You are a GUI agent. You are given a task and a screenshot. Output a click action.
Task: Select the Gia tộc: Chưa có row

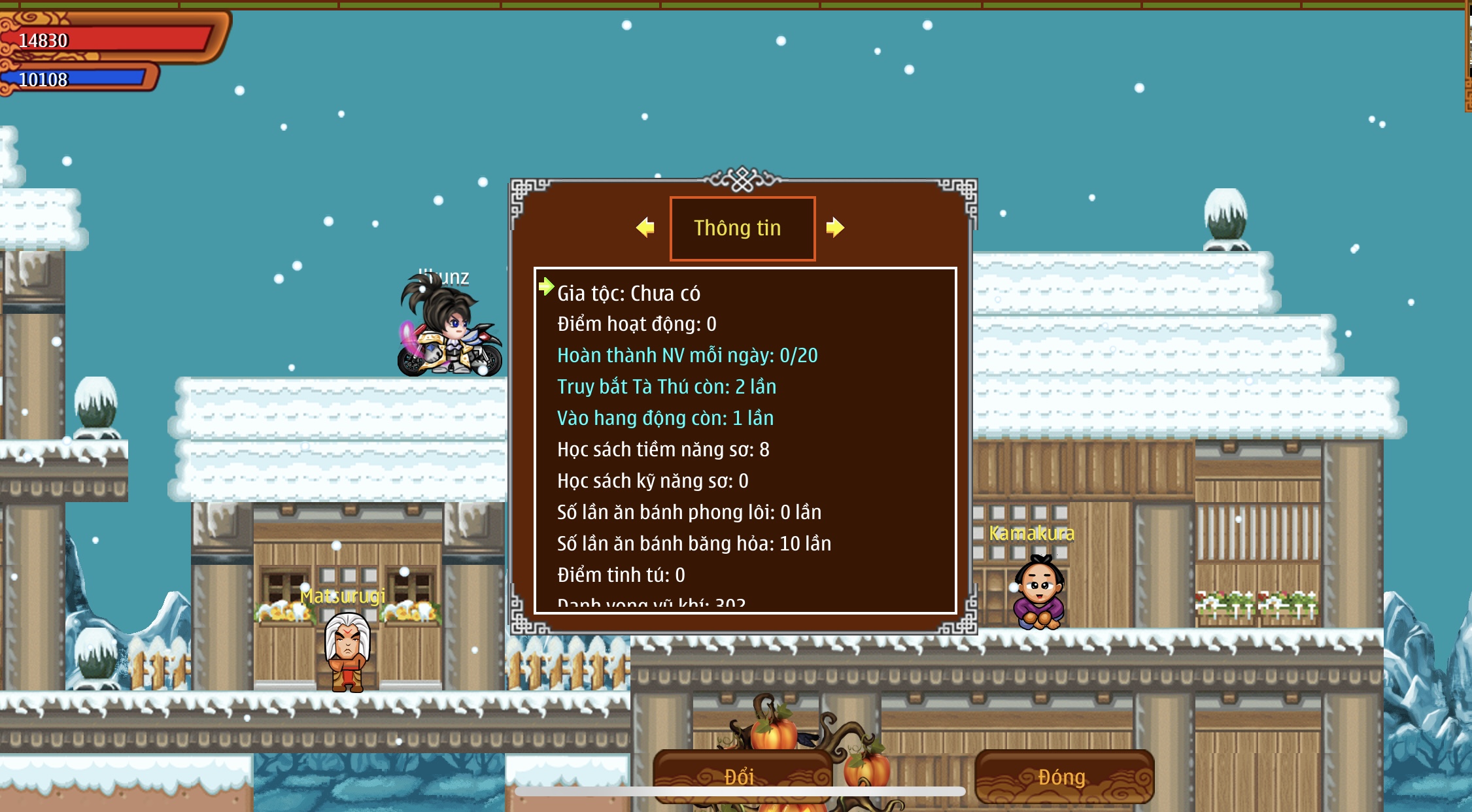[628, 294]
